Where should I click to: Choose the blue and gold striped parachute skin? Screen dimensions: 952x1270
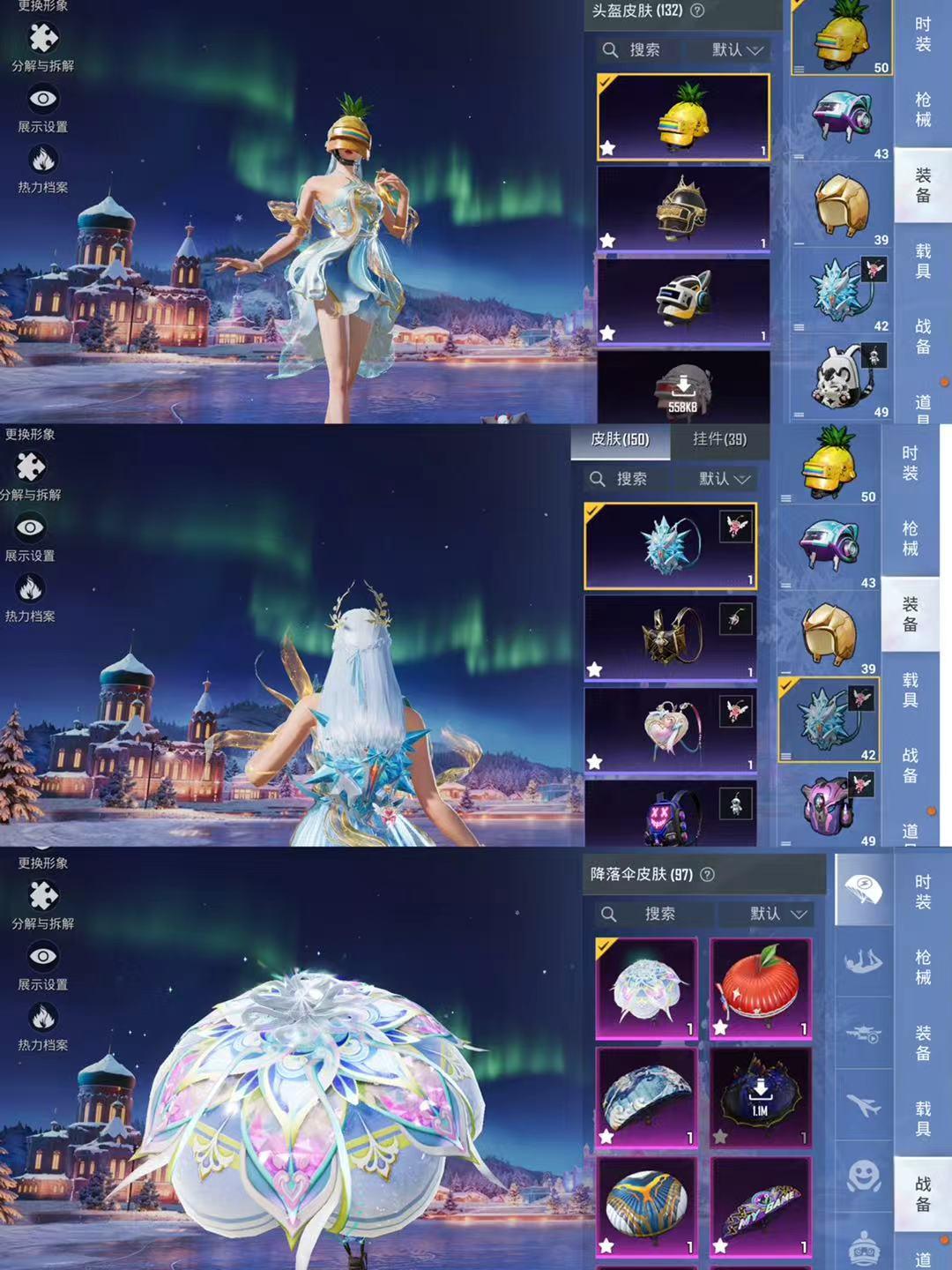point(647,1206)
